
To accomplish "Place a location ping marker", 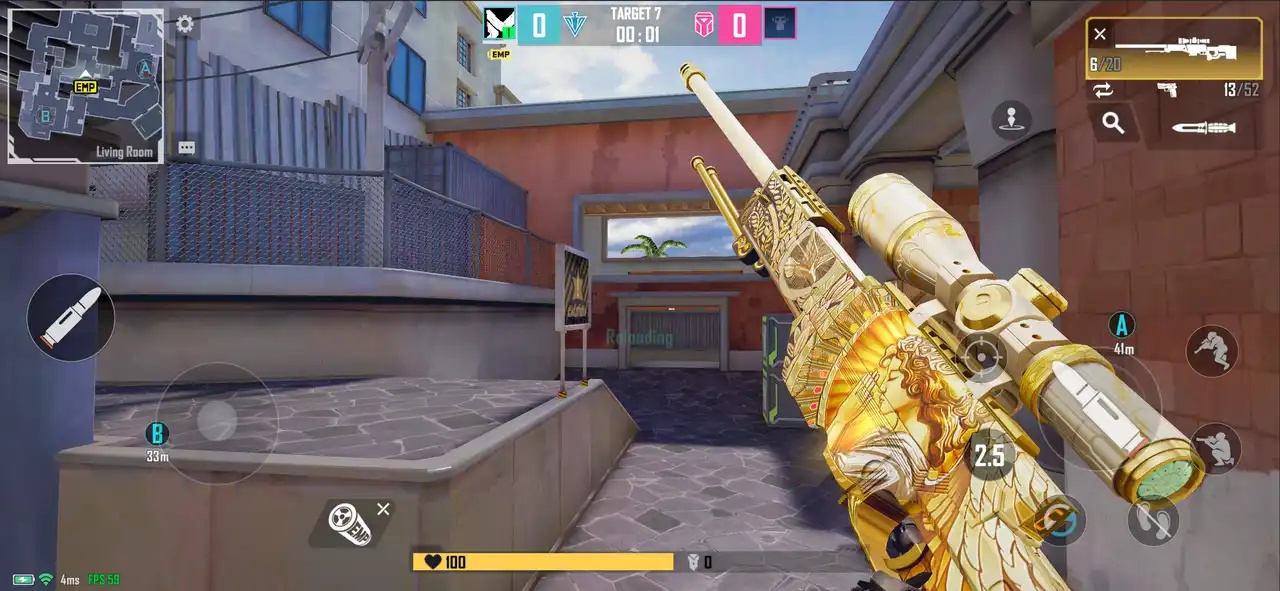I will pyautogui.click(x=1011, y=120).
